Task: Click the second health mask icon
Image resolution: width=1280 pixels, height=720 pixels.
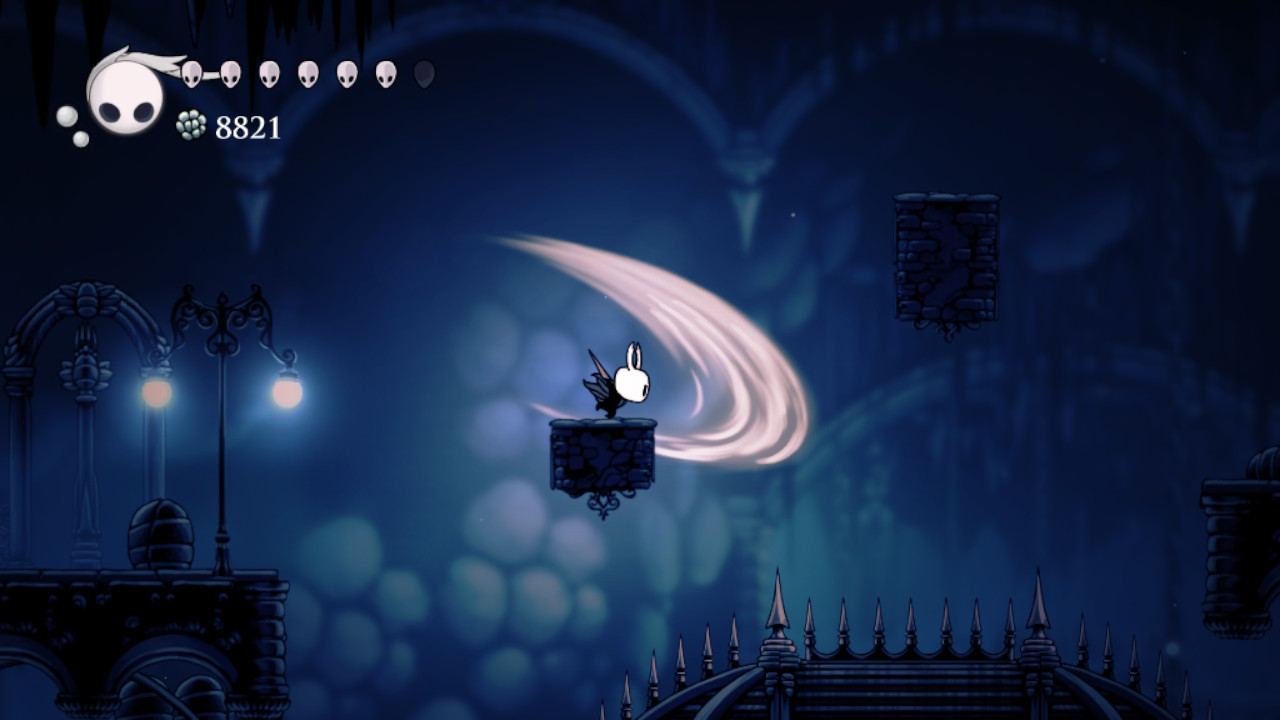Action: click(229, 73)
